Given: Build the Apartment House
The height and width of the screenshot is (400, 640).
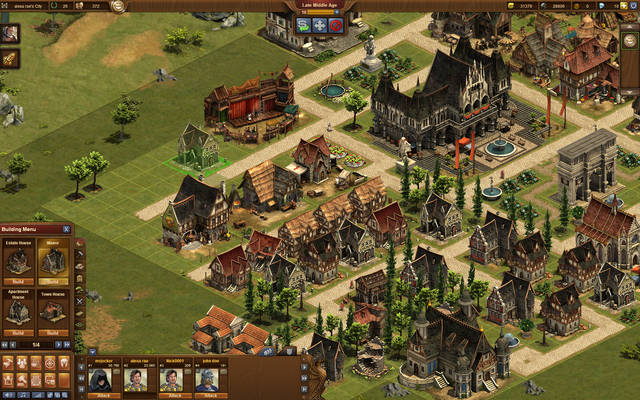Looking at the screenshot, I should (18, 333).
